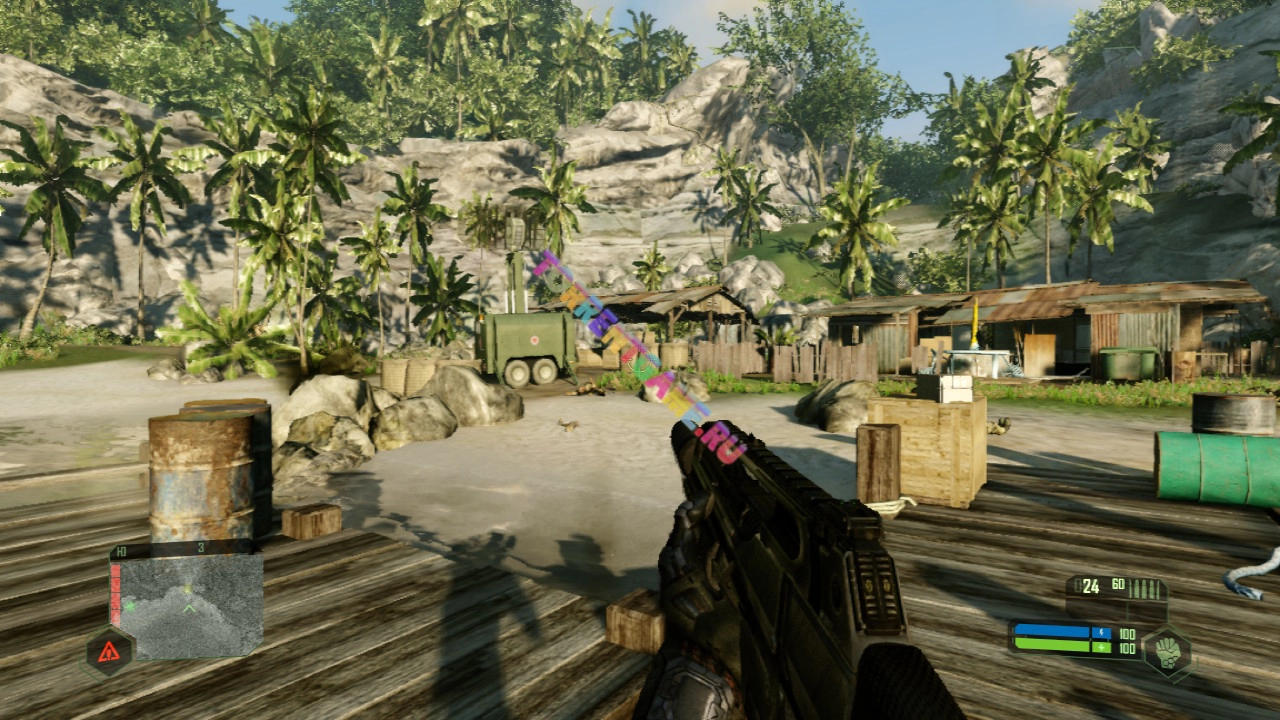Select the red warning triangle hexagon icon

click(109, 652)
